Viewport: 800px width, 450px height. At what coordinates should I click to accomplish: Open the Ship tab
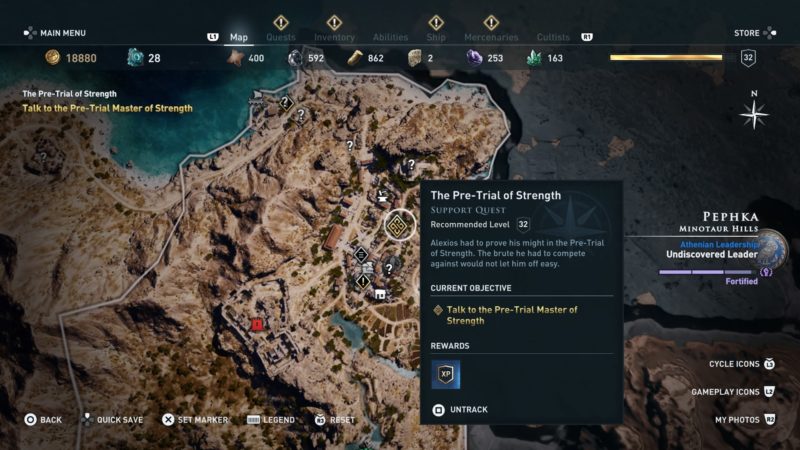point(436,37)
